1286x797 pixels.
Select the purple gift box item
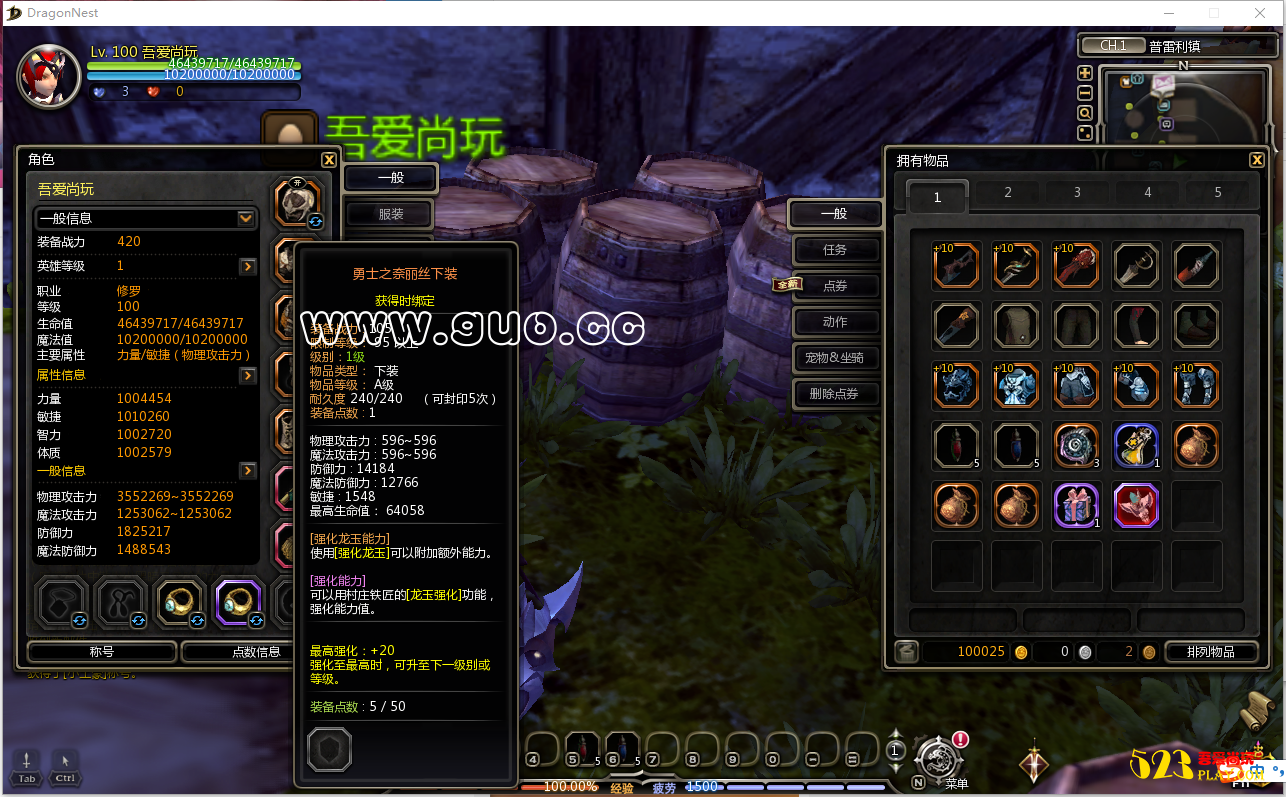(x=1077, y=505)
